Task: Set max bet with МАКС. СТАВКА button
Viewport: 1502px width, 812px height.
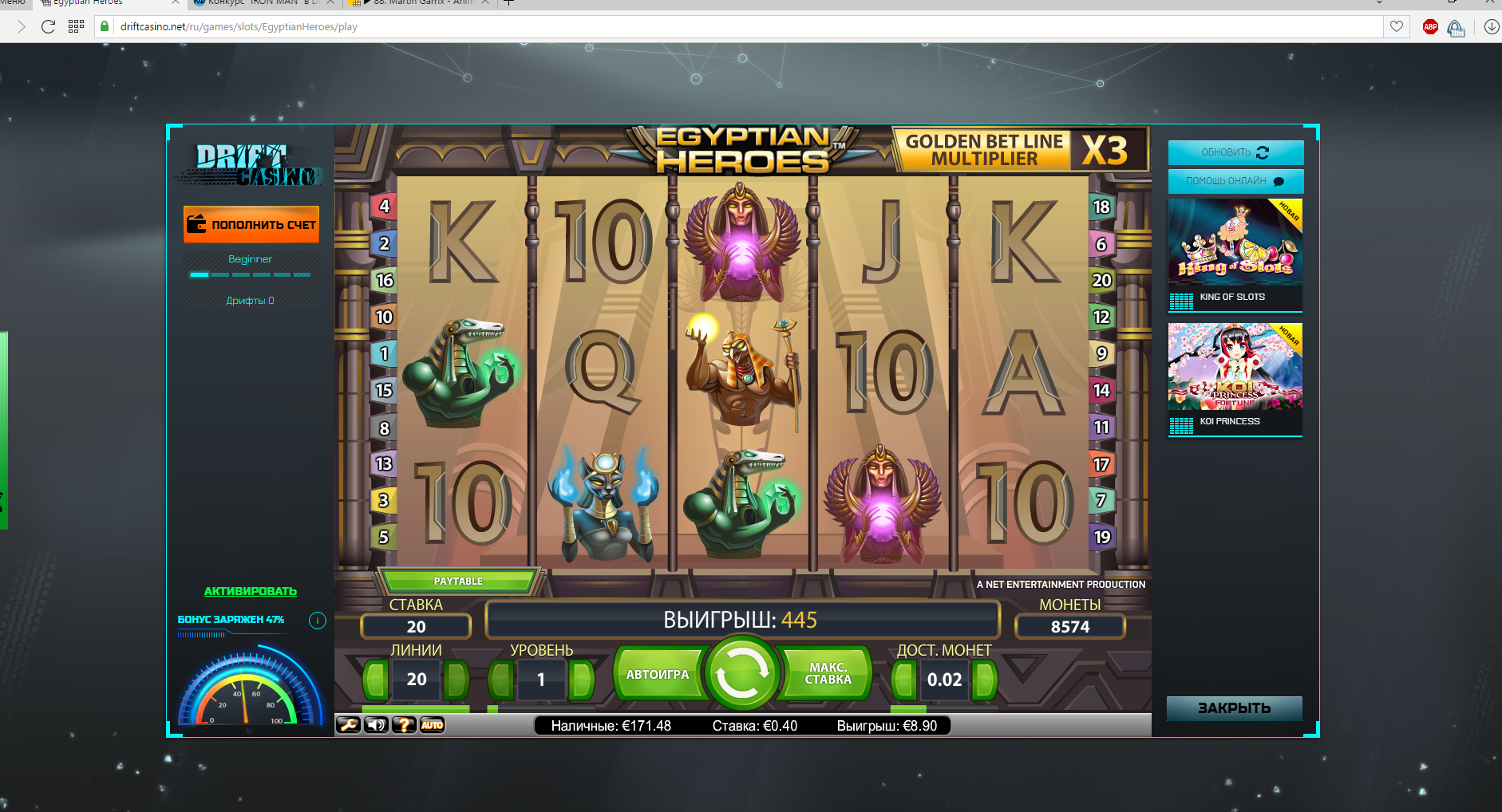Action: (828, 675)
